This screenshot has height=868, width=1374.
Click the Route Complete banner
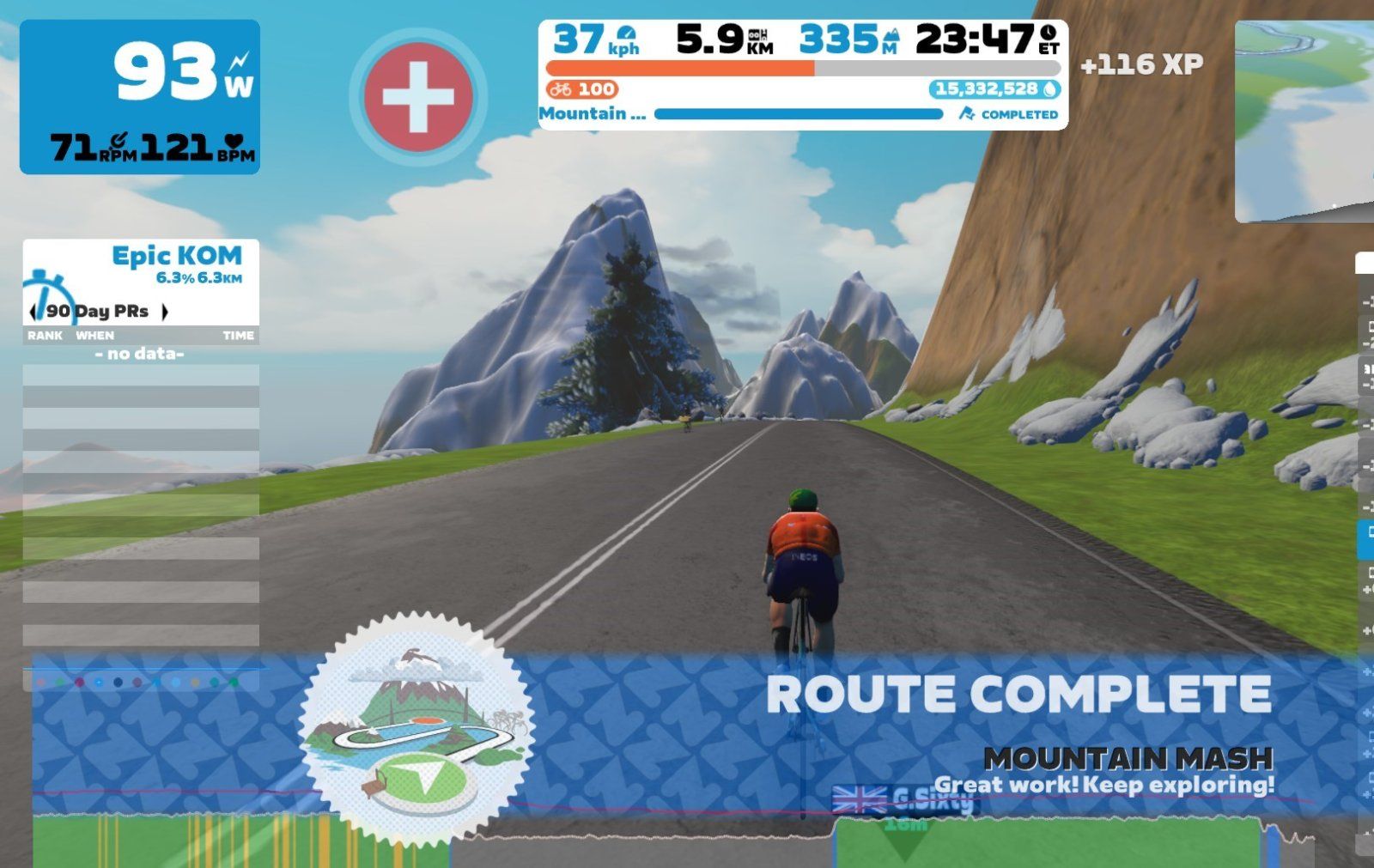coord(1018,695)
